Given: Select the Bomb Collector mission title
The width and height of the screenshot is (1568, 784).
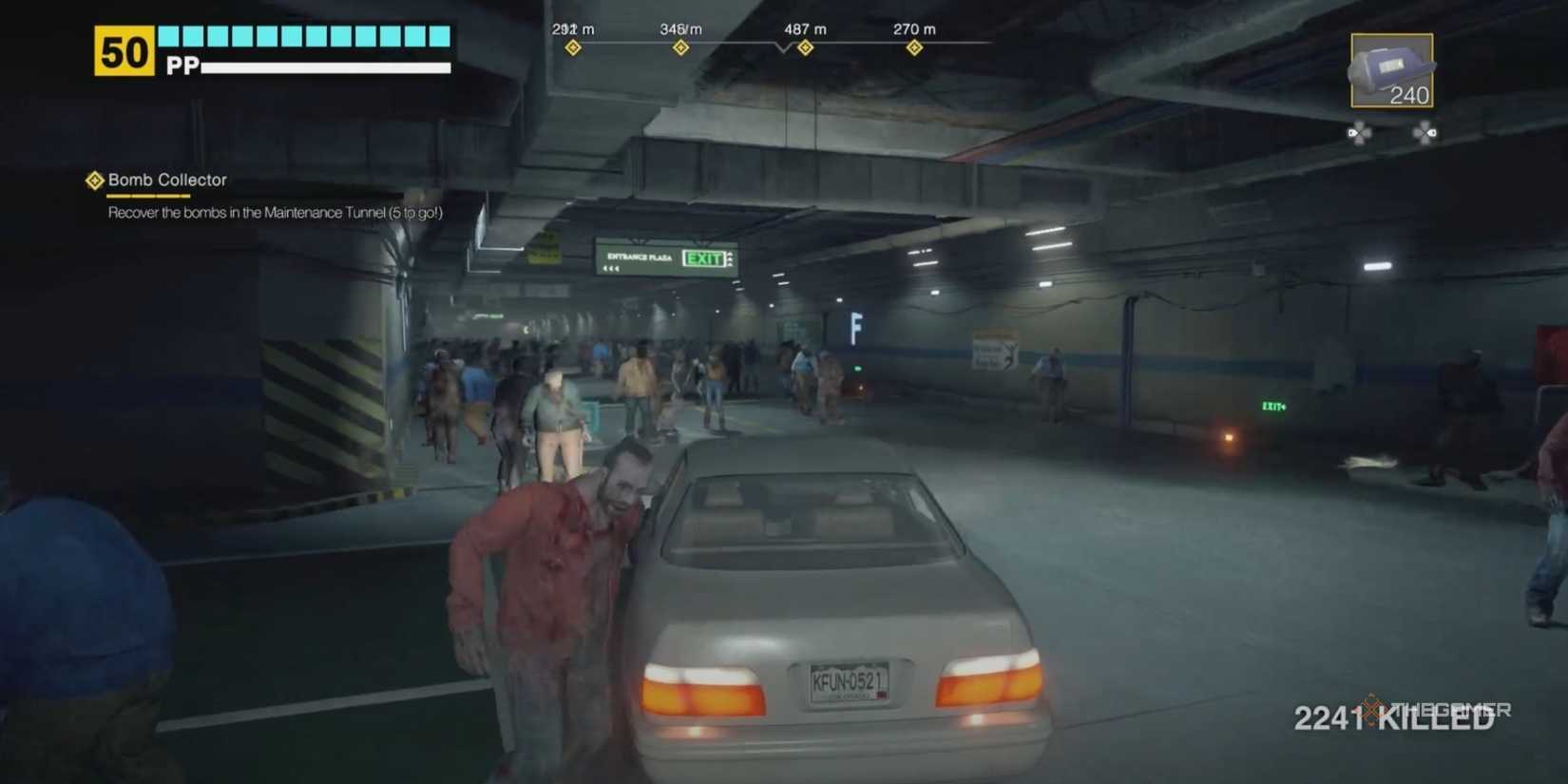Looking at the screenshot, I should (x=169, y=180).
